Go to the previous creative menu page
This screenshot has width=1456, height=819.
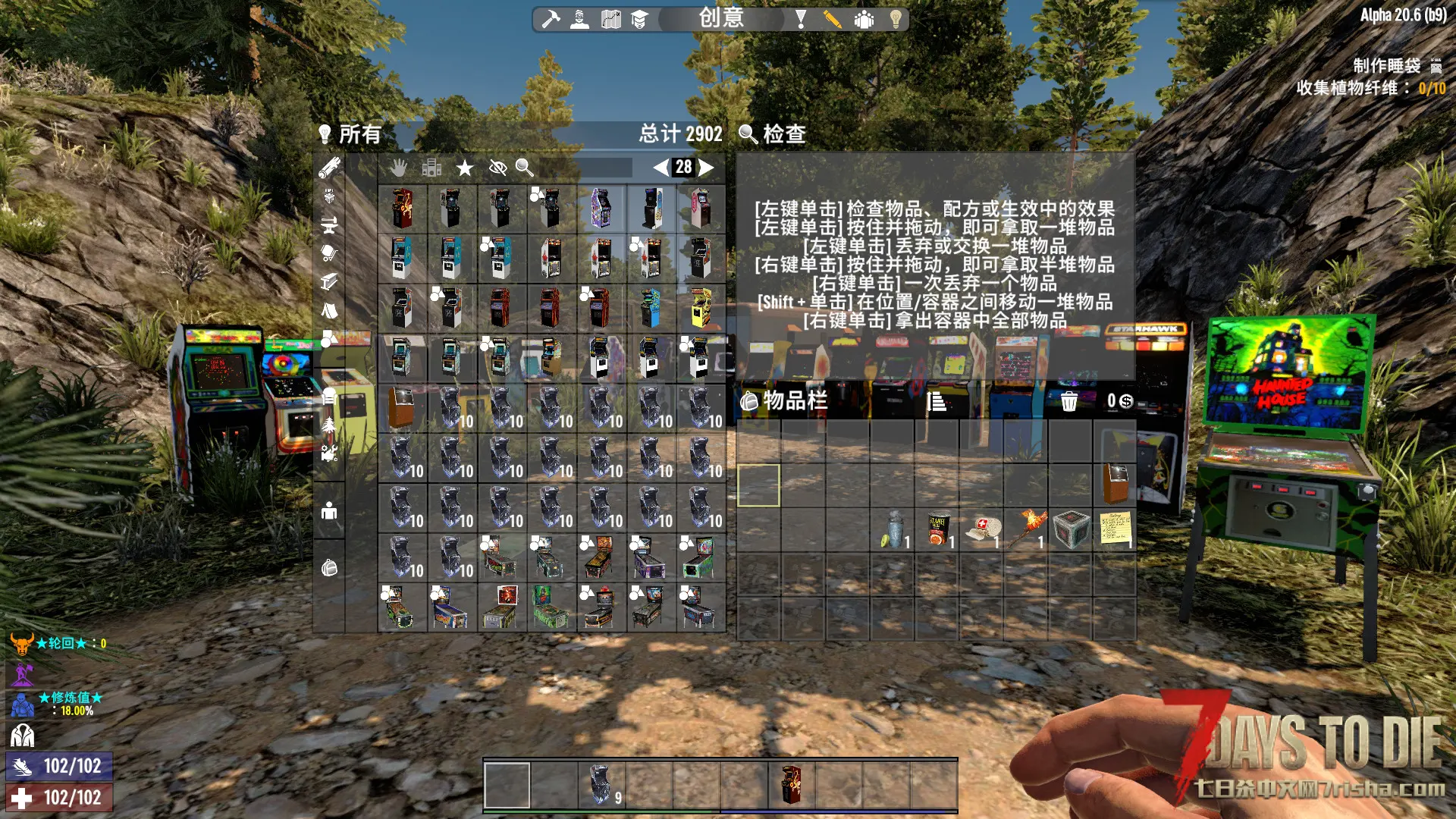click(661, 168)
